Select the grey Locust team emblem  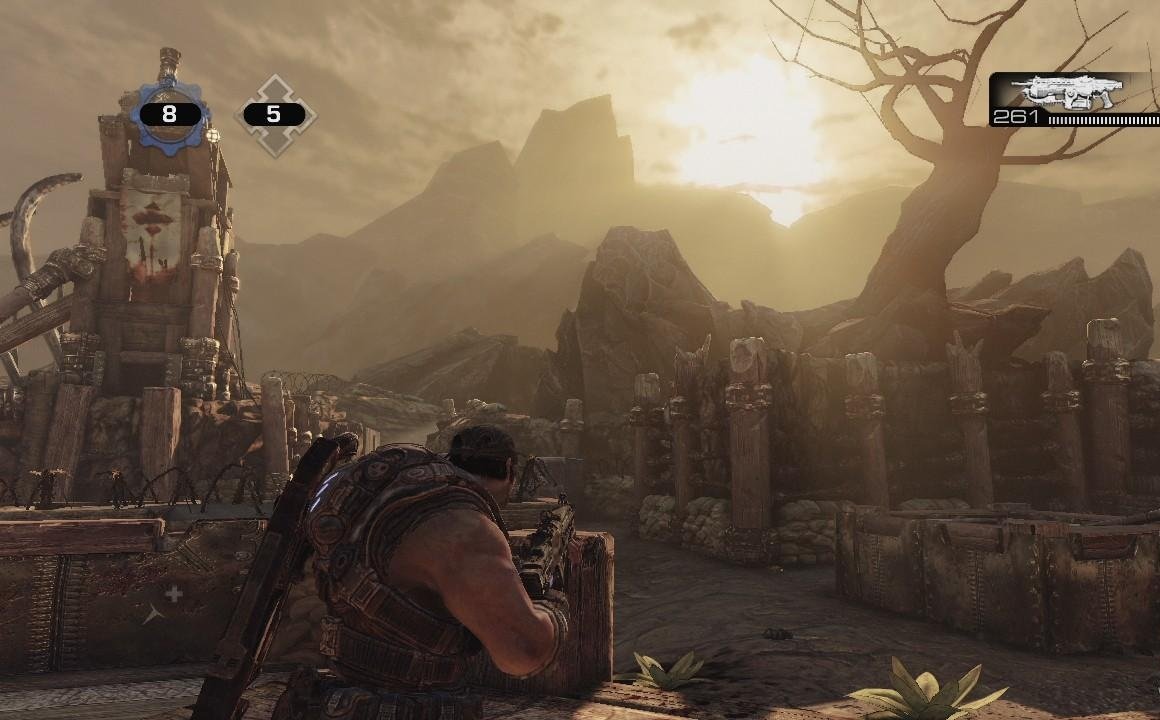pyautogui.click(x=274, y=115)
